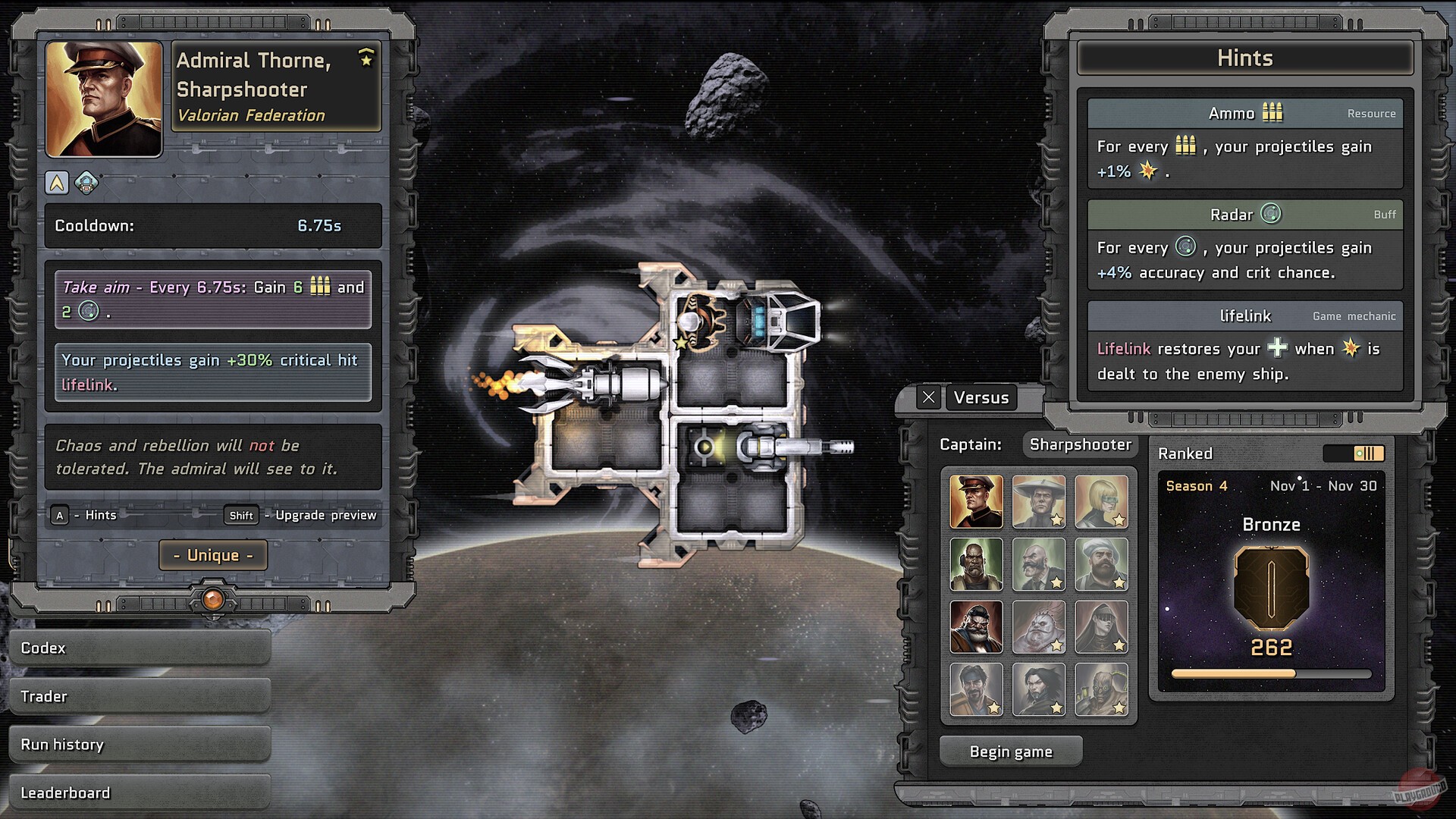Click the Unique rarity button
The image size is (1456, 819).
[213, 555]
